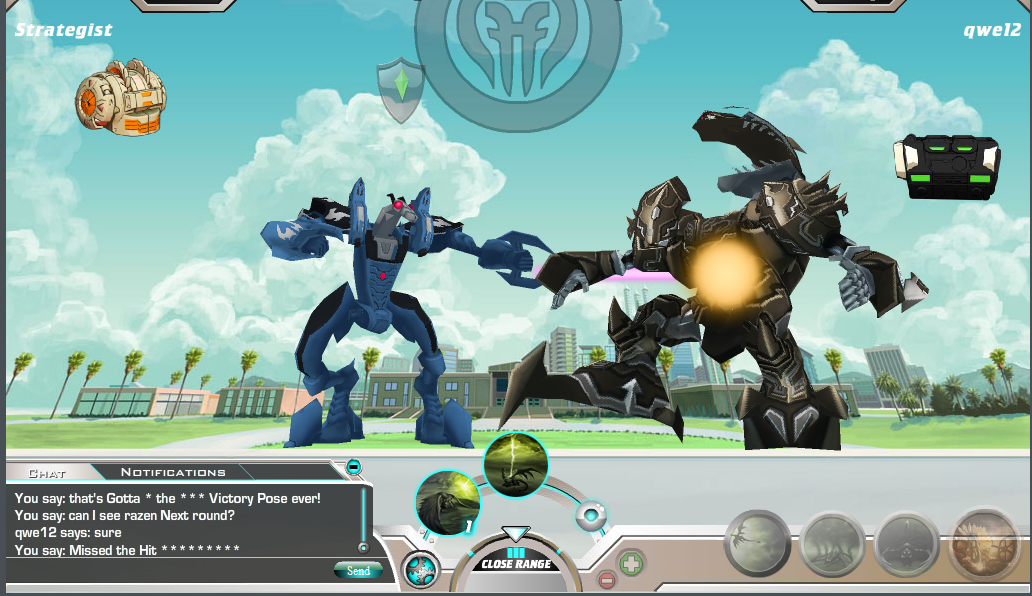Send the chat message

click(358, 571)
